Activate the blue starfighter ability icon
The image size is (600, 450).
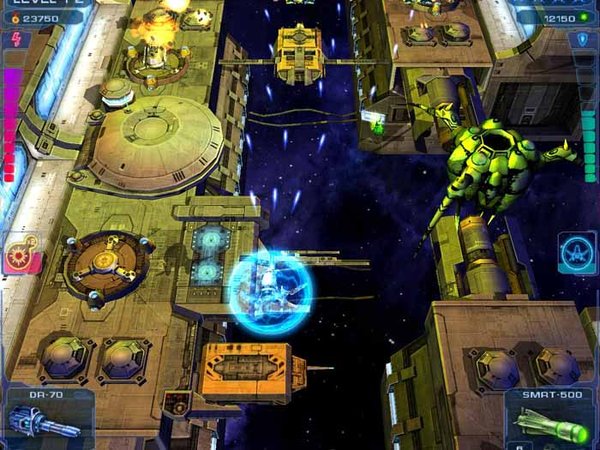pos(576,252)
